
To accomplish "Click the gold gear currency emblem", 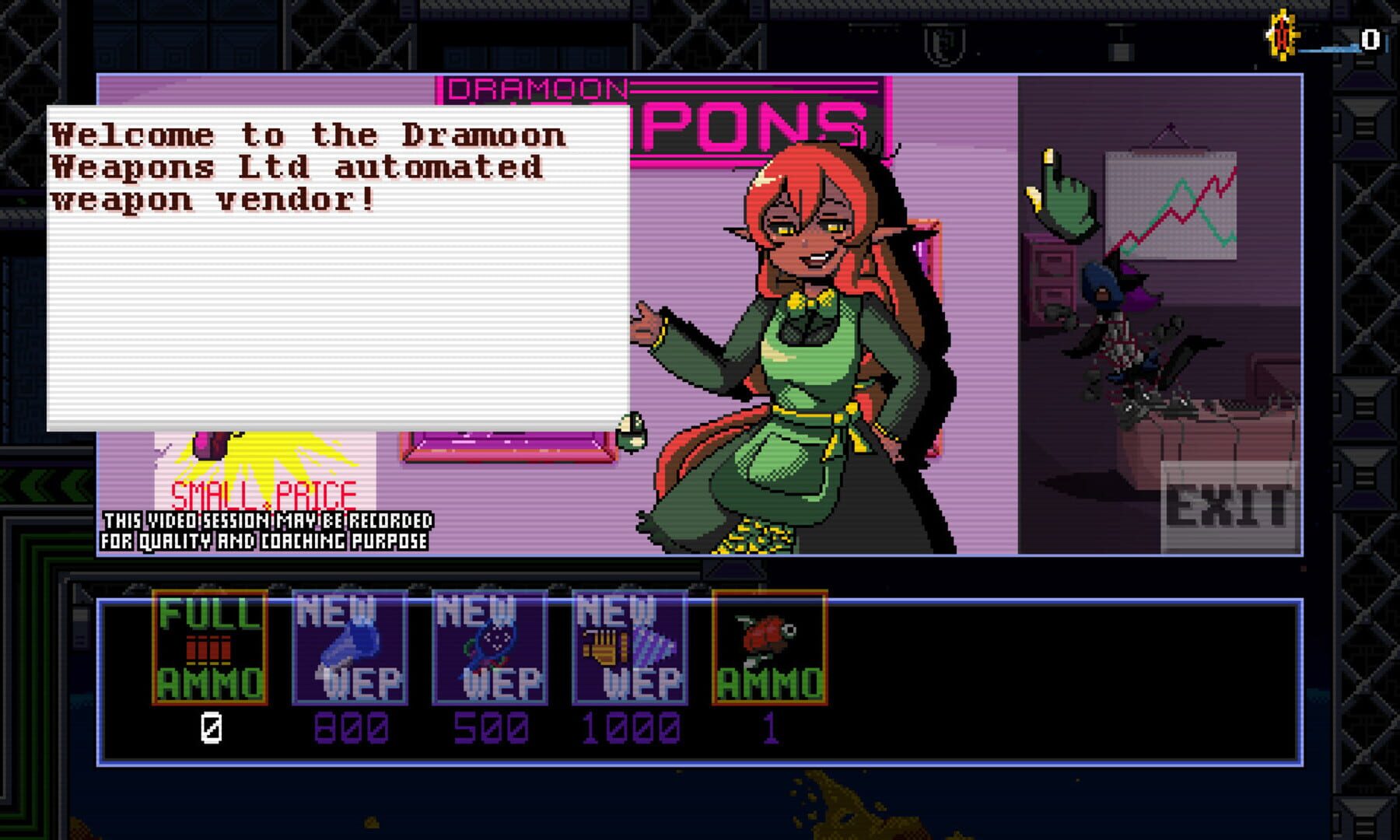I will point(1282,33).
